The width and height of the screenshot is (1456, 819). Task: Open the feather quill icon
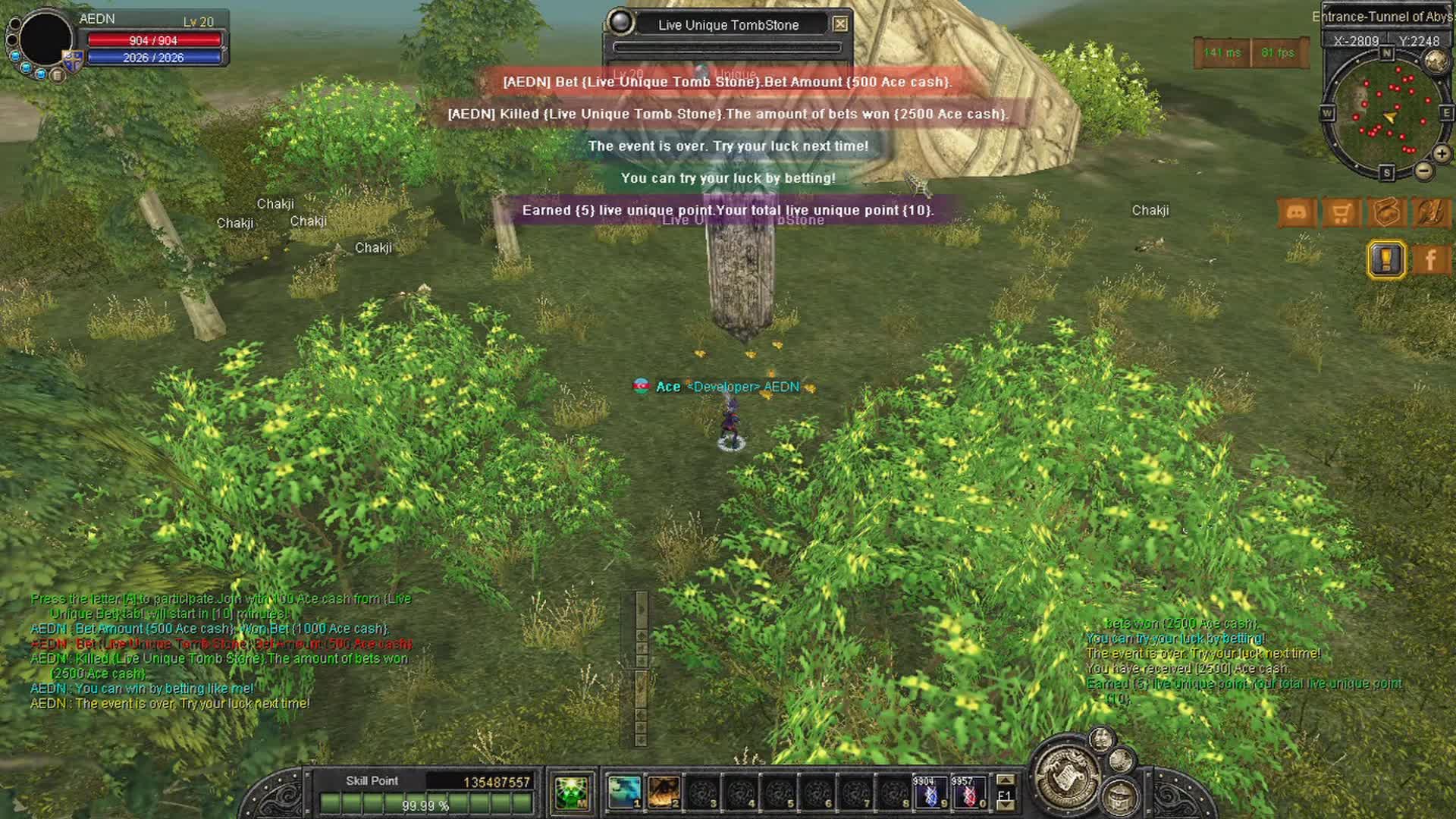click(x=1431, y=213)
